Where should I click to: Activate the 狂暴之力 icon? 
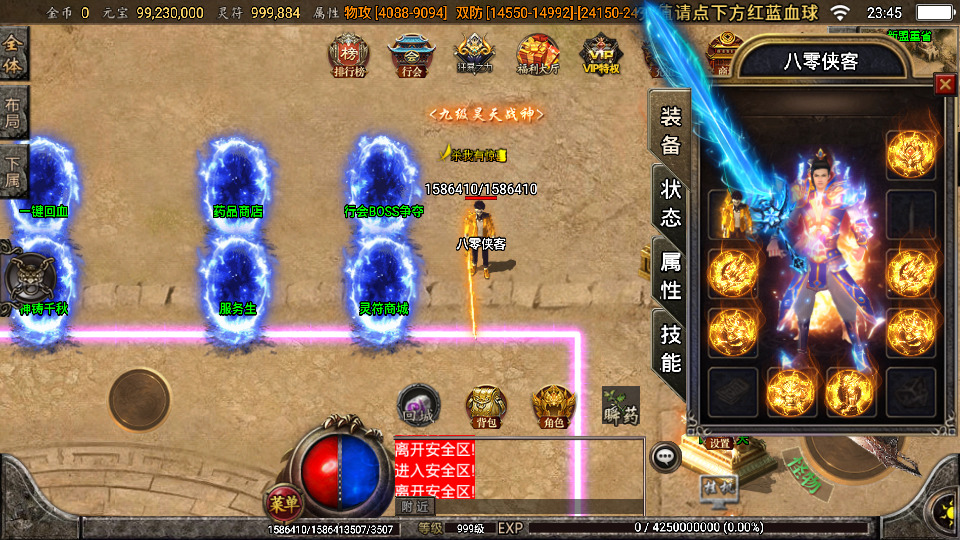(473, 55)
